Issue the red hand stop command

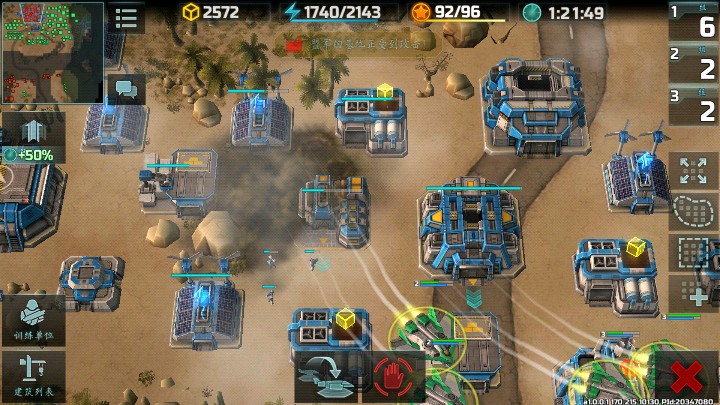click(x=392, y=377)
